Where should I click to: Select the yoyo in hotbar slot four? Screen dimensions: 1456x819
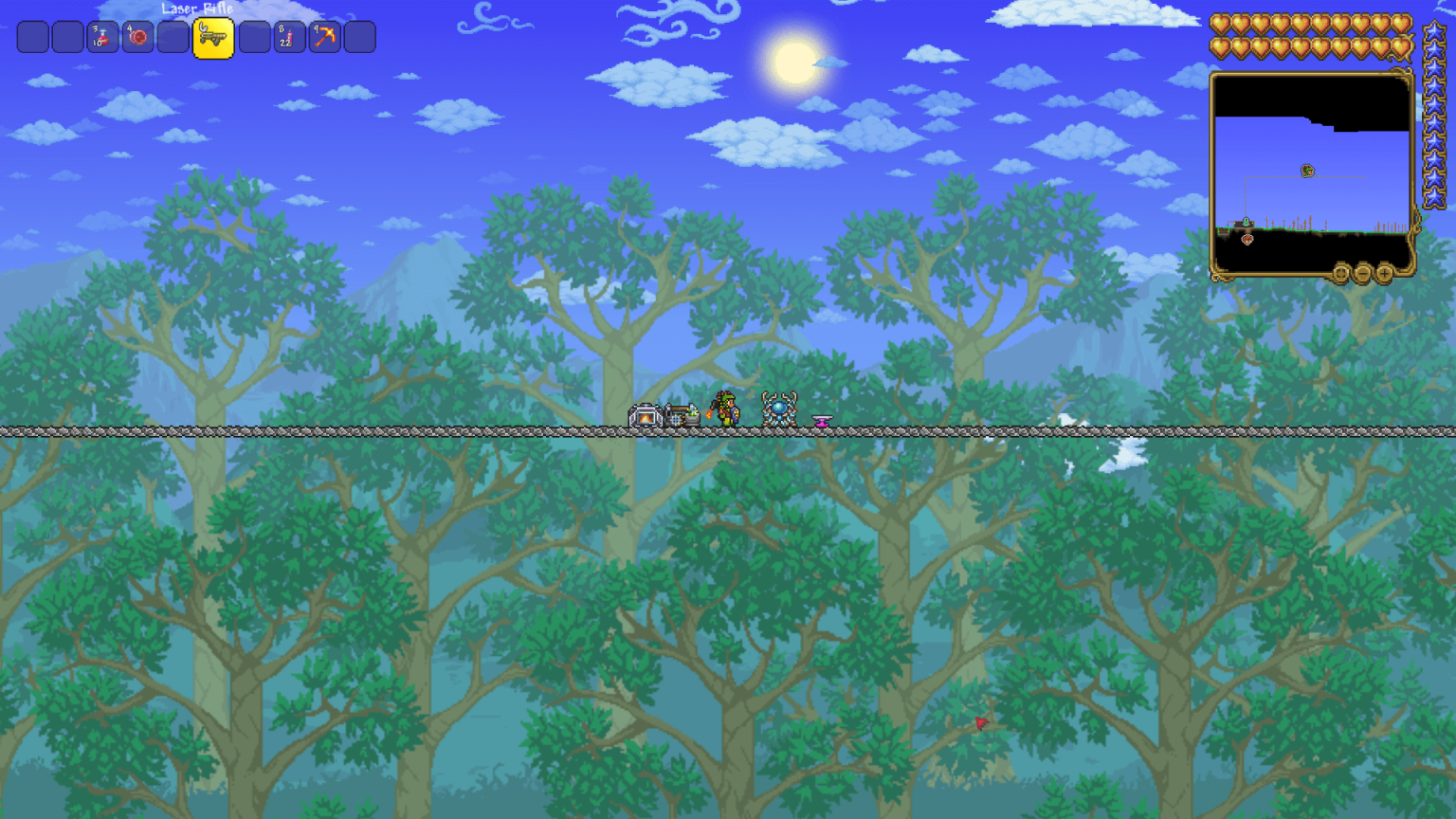(136, 38)
